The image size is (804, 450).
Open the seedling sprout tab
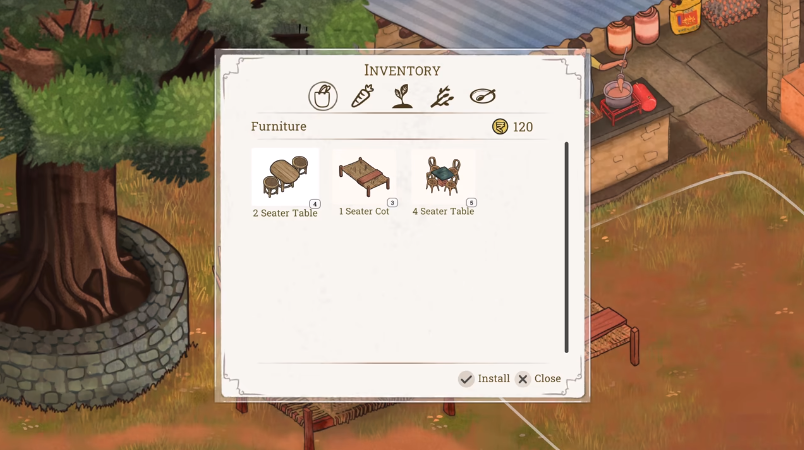pyautogui.click(x=402, y=97)
